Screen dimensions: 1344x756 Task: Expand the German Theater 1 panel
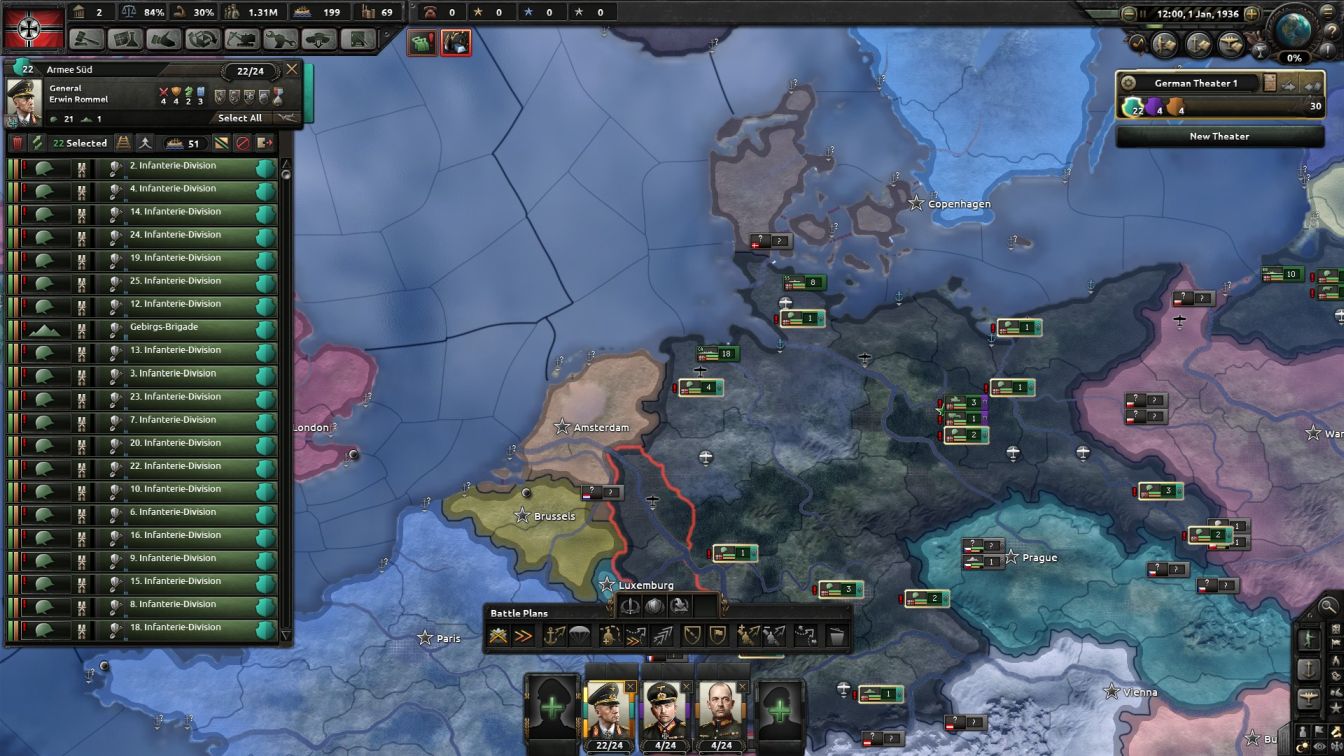1314,86
